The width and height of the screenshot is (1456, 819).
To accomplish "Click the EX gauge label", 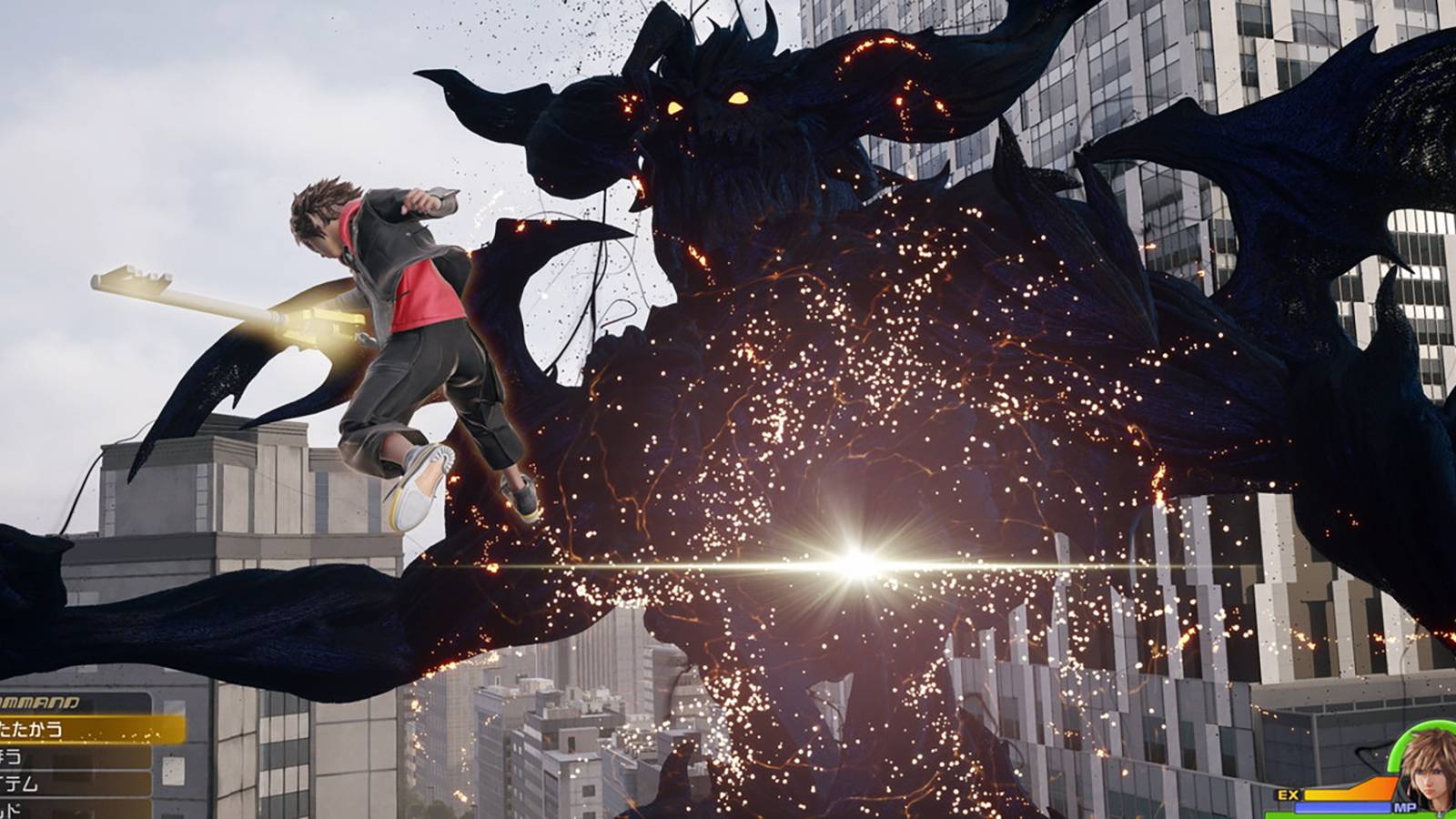I will point(1288,794).
